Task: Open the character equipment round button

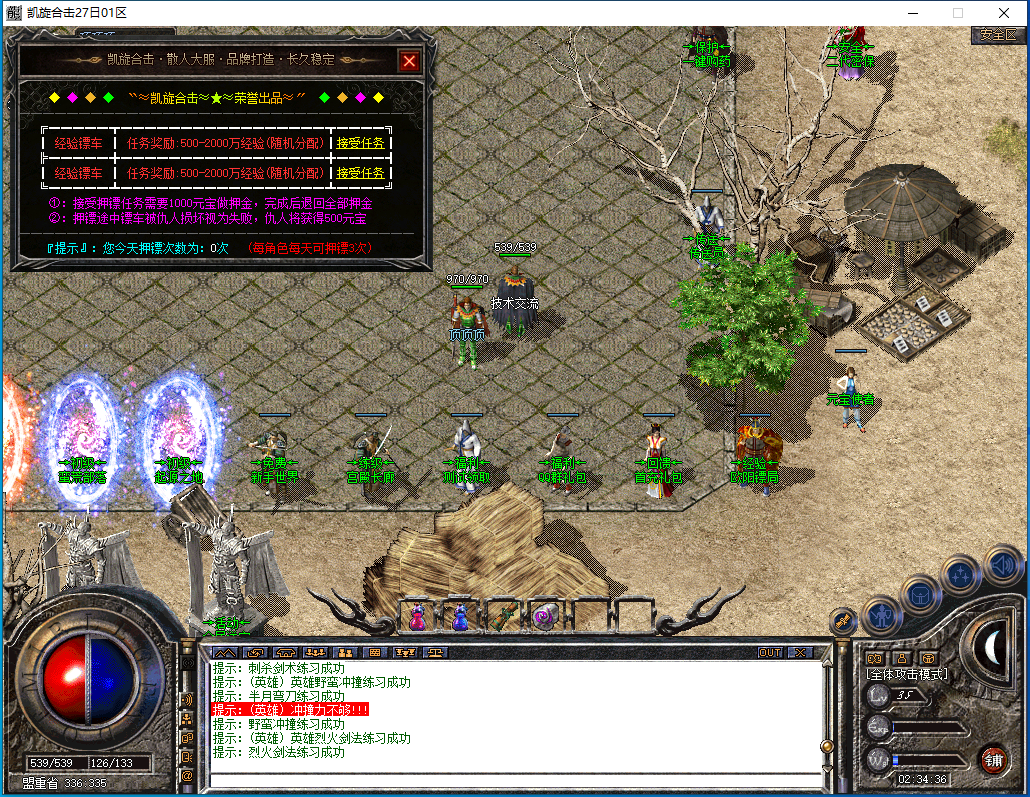Action: tap(881, 614)
